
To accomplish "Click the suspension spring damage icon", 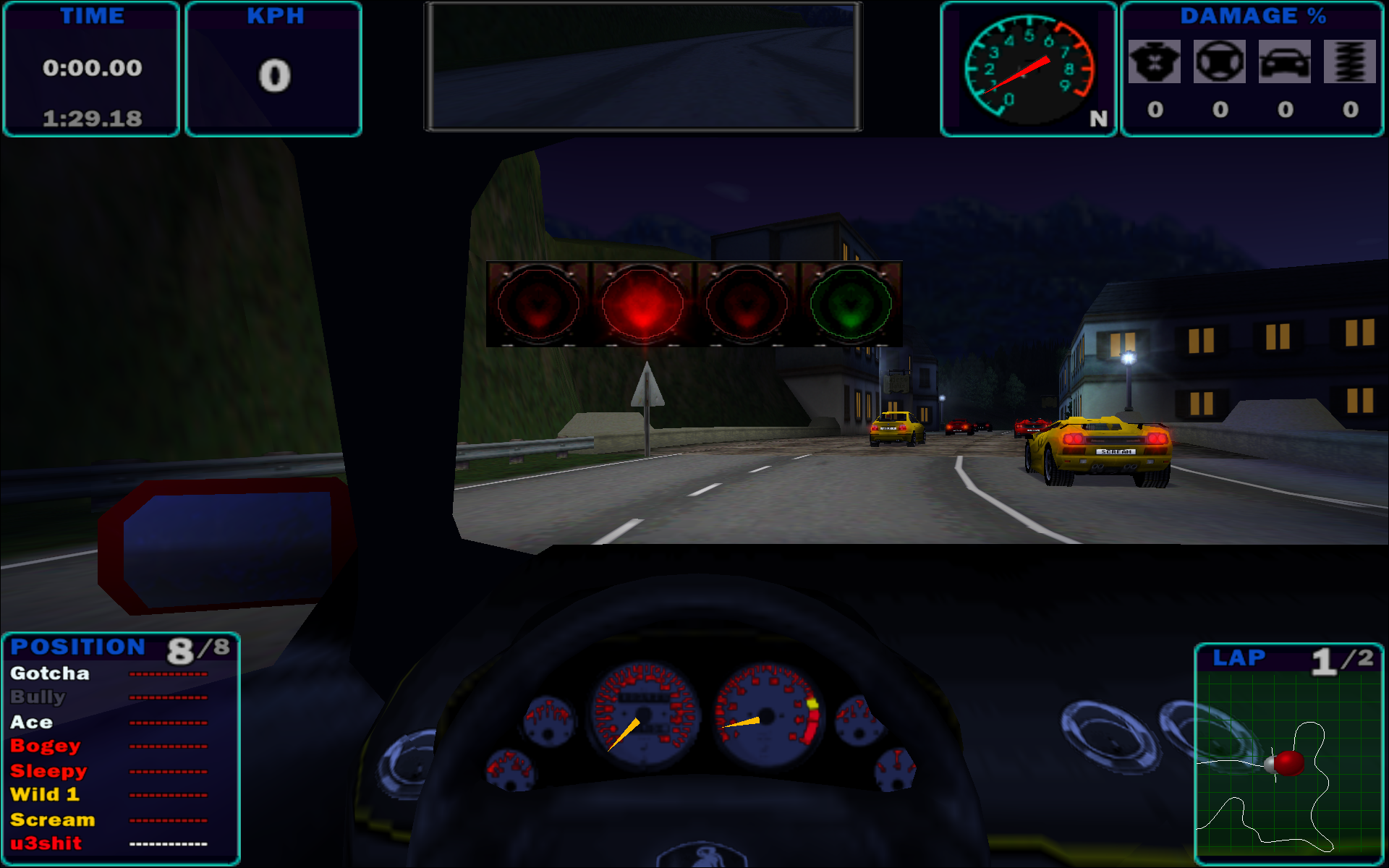I will click(1350, 62).
